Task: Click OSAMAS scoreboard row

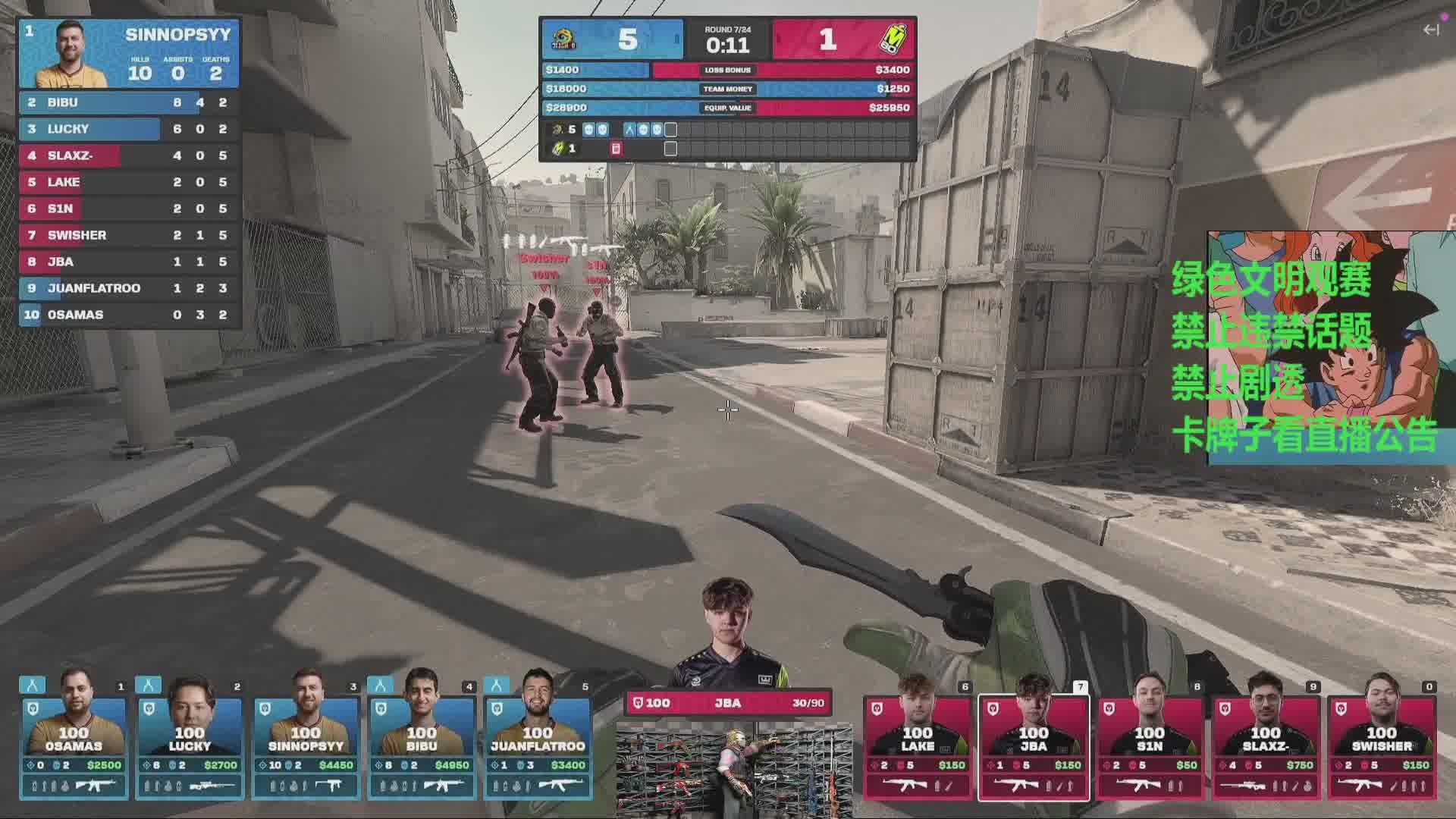Action: (129, 315)
